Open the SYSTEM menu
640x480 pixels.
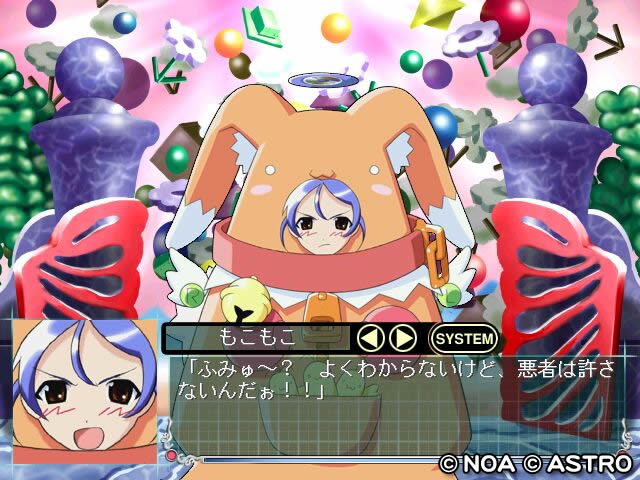click(x=463, y=338)
